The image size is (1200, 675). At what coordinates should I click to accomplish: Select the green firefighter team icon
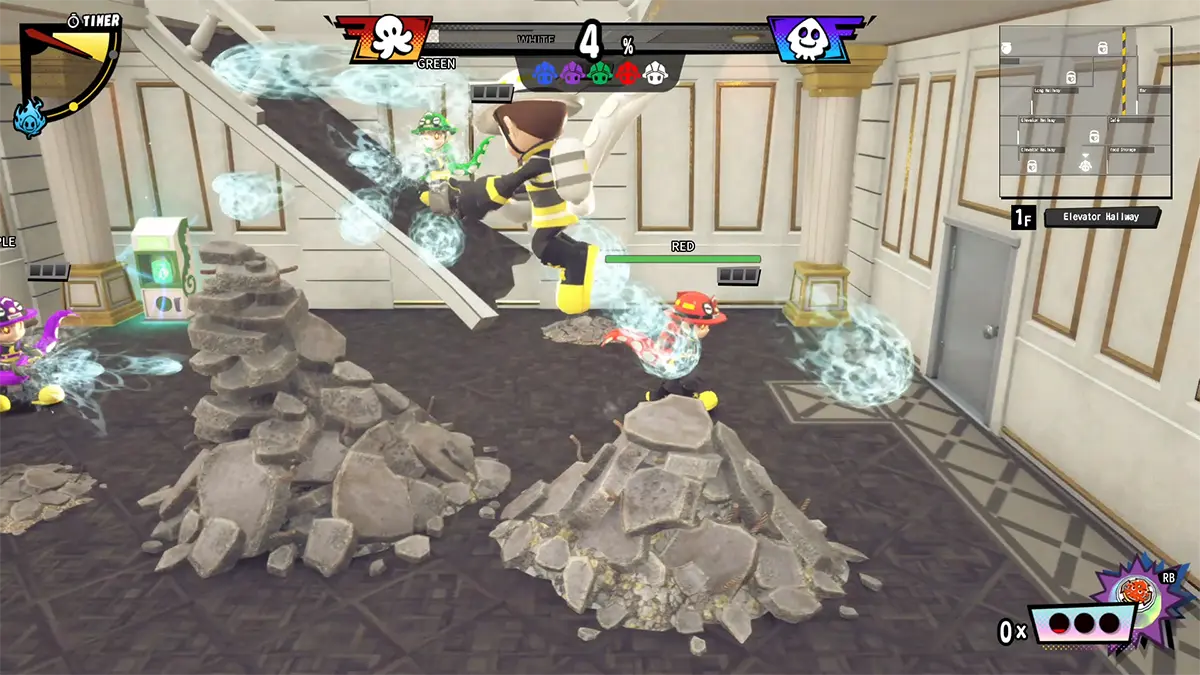600,73
